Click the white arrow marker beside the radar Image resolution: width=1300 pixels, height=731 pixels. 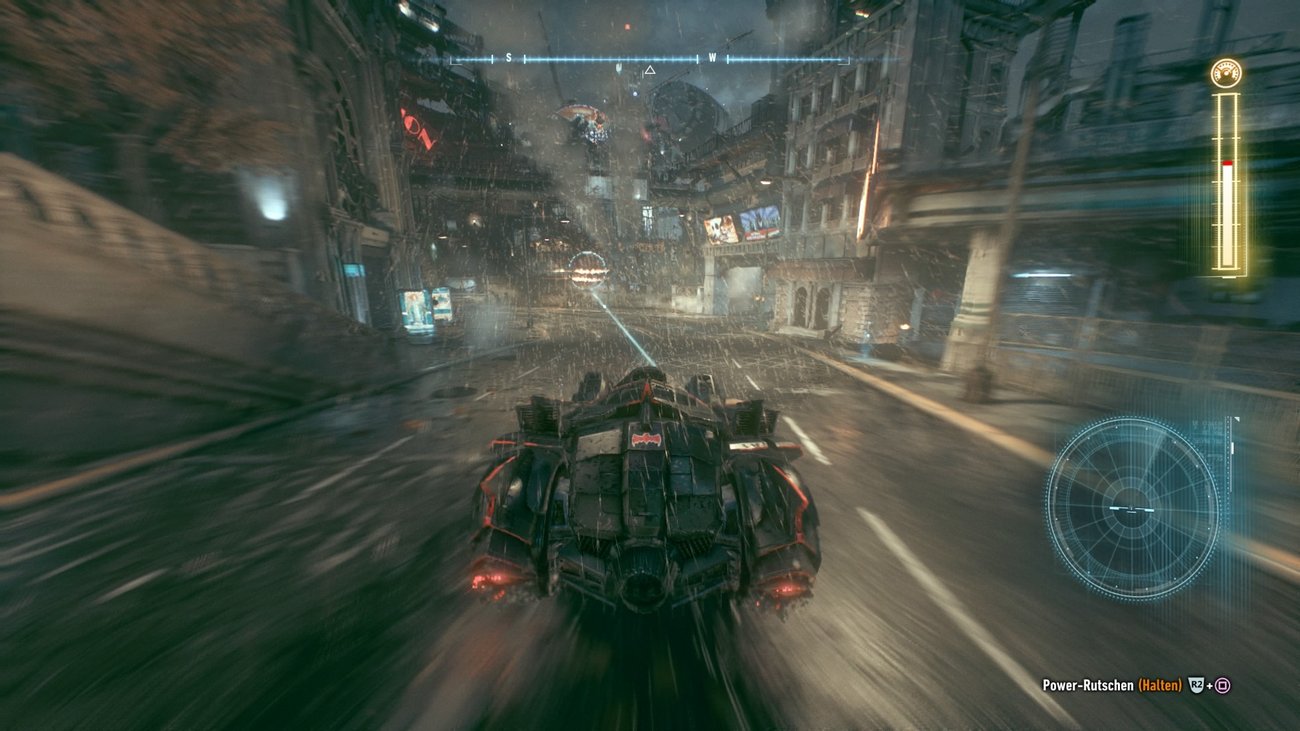tap(1236, 419)
